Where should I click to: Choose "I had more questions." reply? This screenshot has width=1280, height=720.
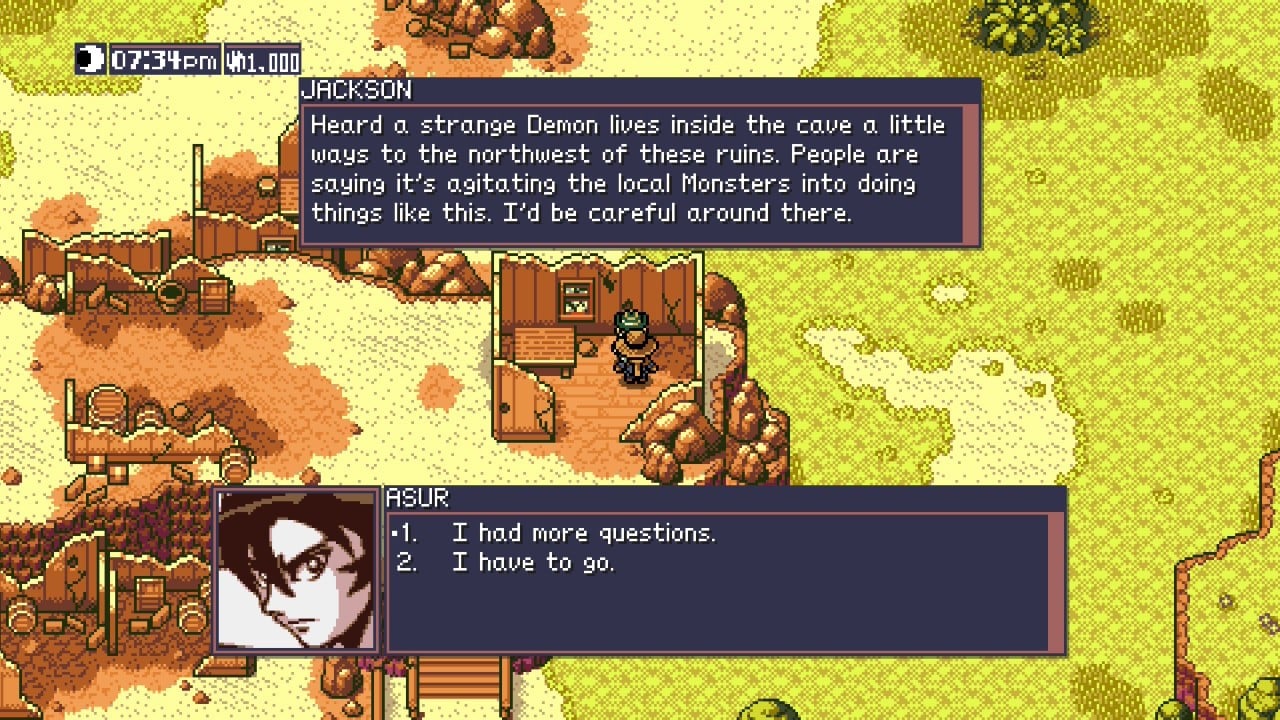[583, 533]
